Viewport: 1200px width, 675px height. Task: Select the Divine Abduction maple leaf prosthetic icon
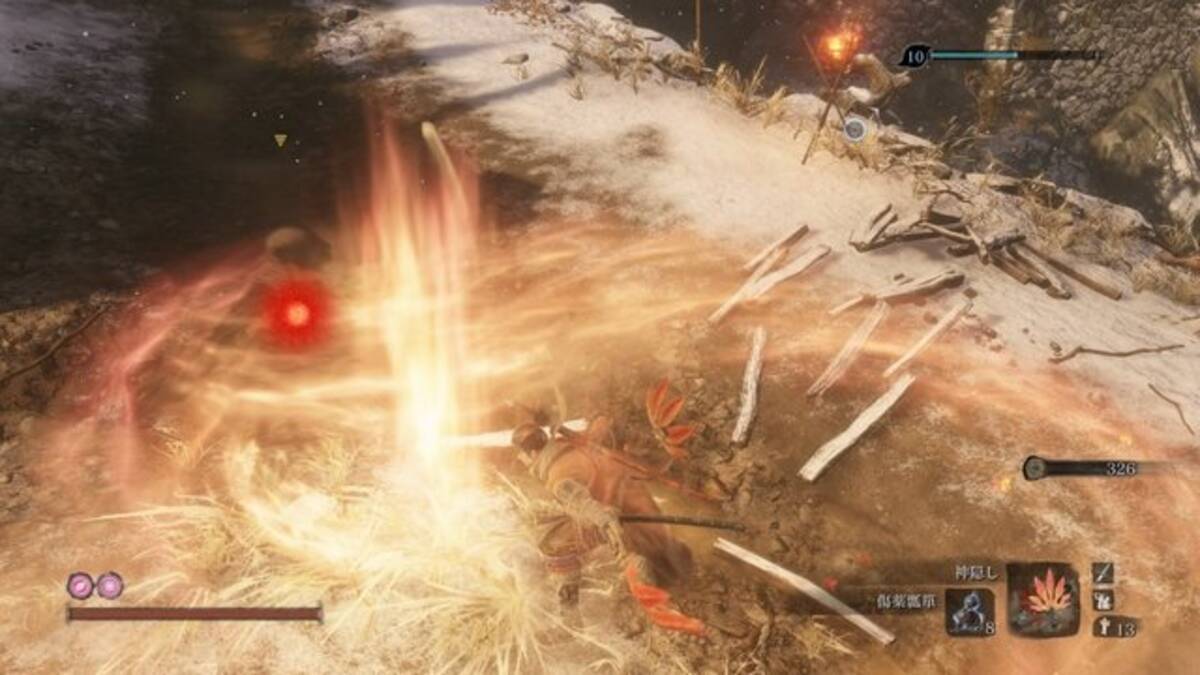(x=1043, y=599)
